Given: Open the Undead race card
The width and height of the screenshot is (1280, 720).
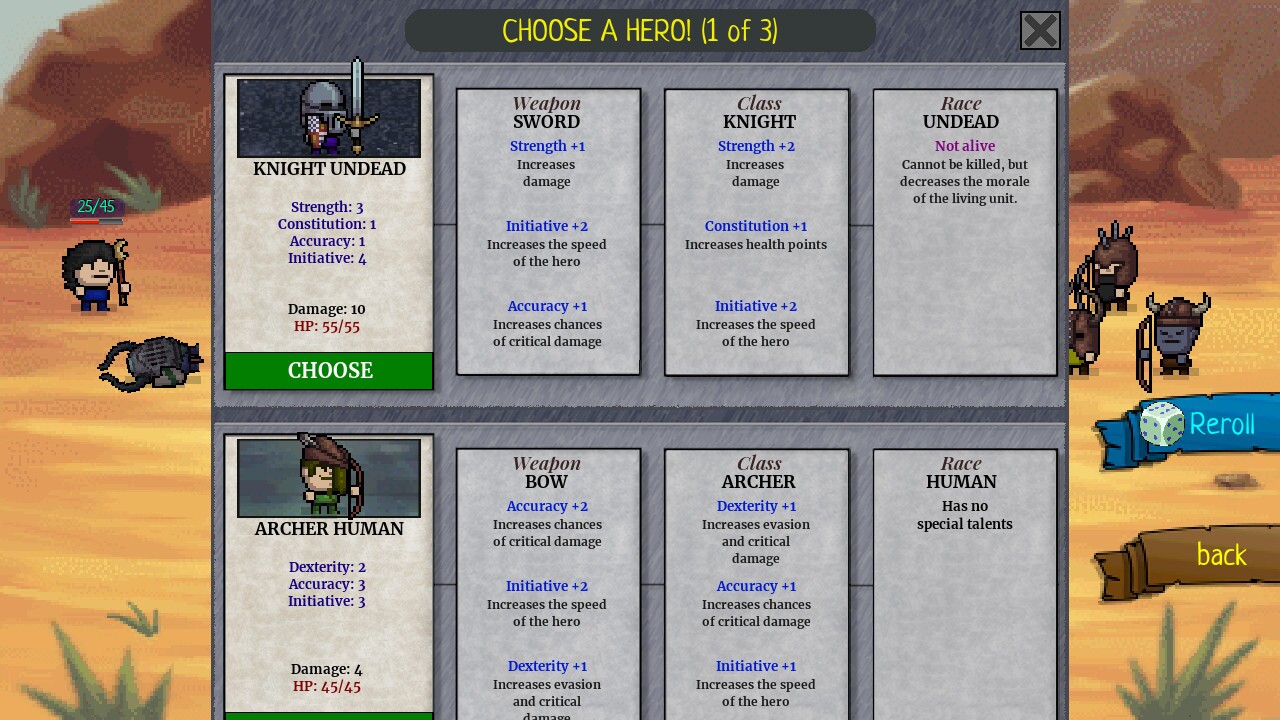Looking at the screenshot, I should (x=964, y=230).
